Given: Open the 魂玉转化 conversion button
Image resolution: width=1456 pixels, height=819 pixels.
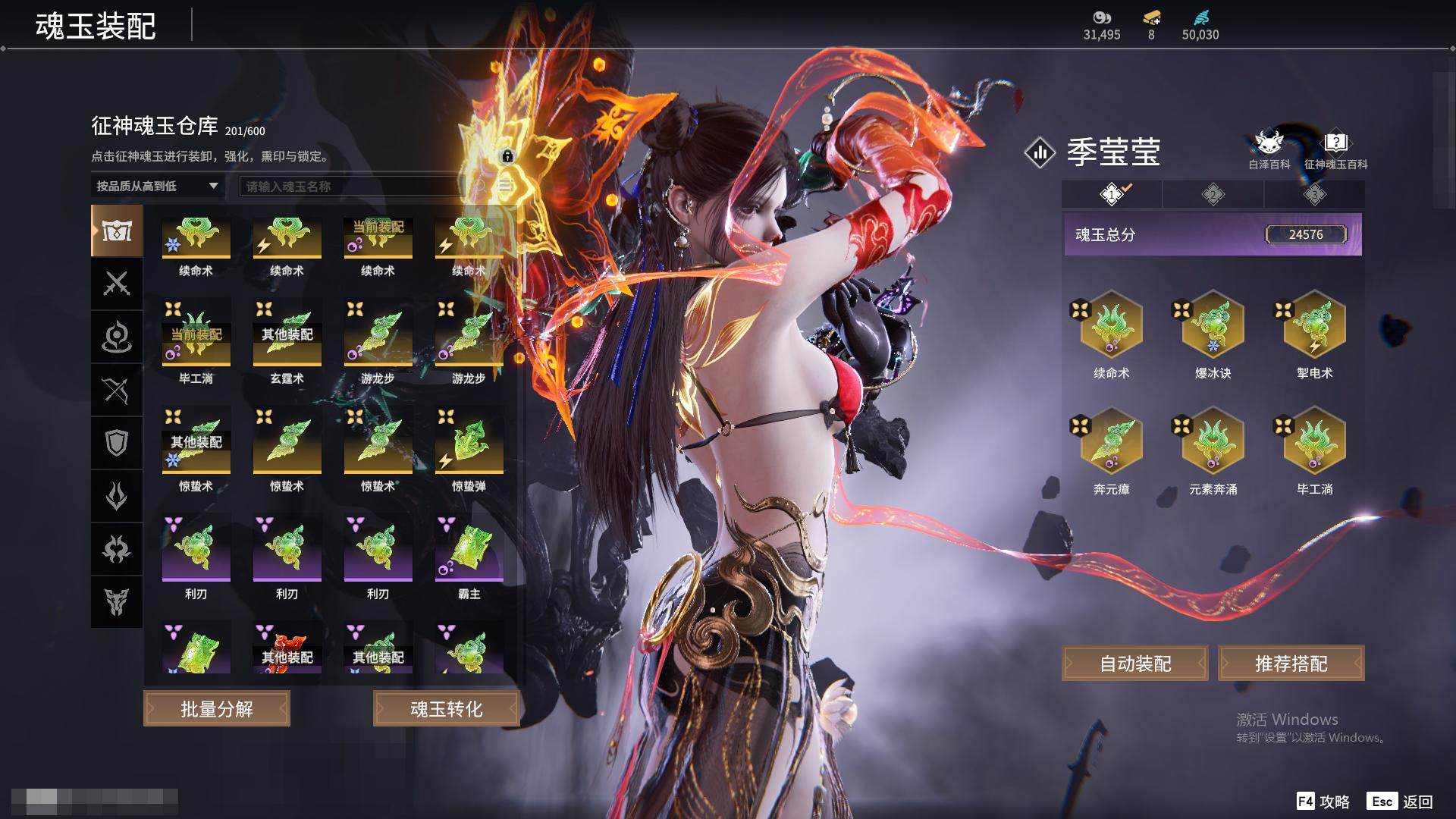Looking at the screenshot, I should 446,709.
